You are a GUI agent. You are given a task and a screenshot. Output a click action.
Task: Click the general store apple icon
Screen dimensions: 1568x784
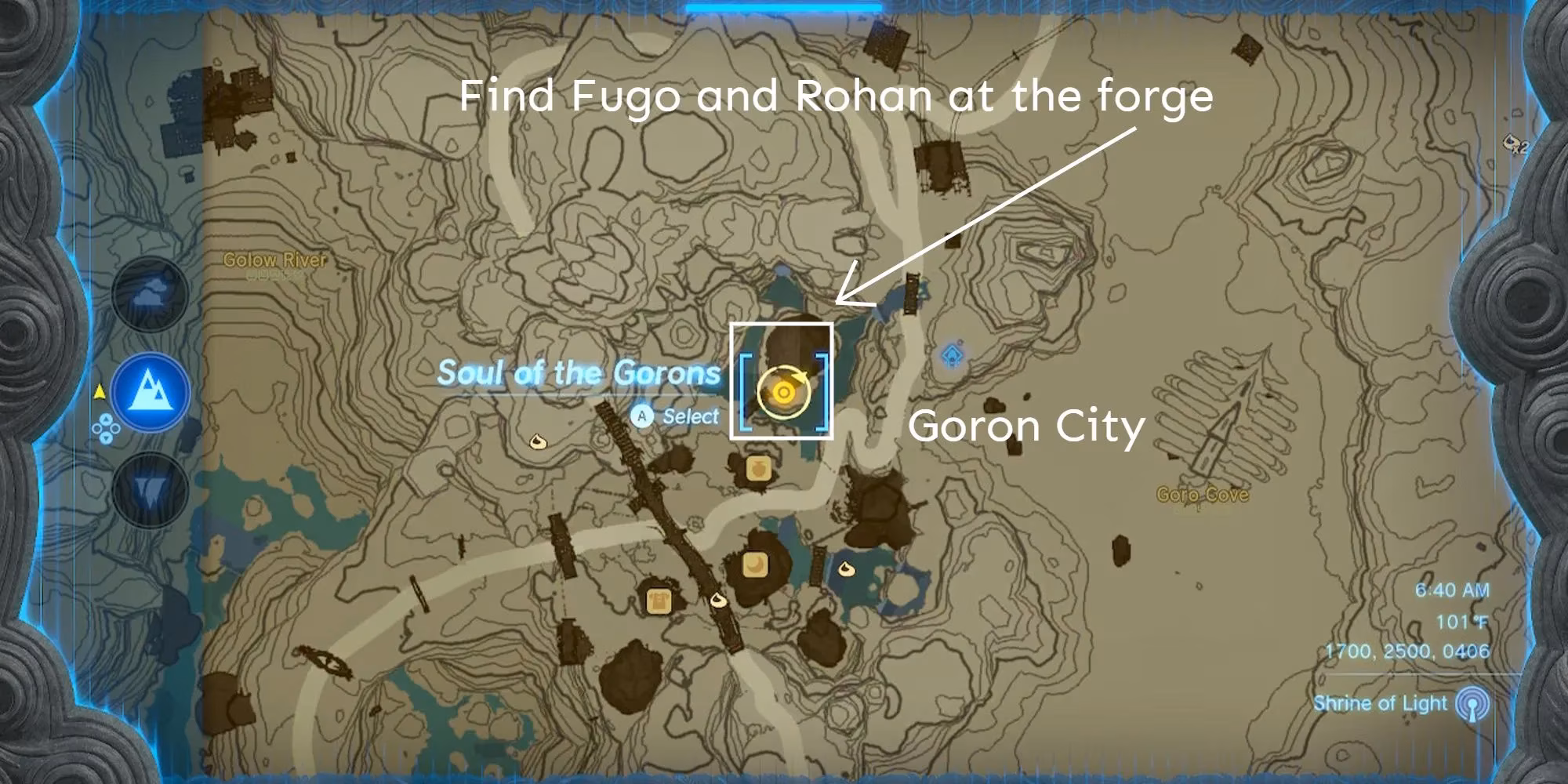[x=757, y=469]
